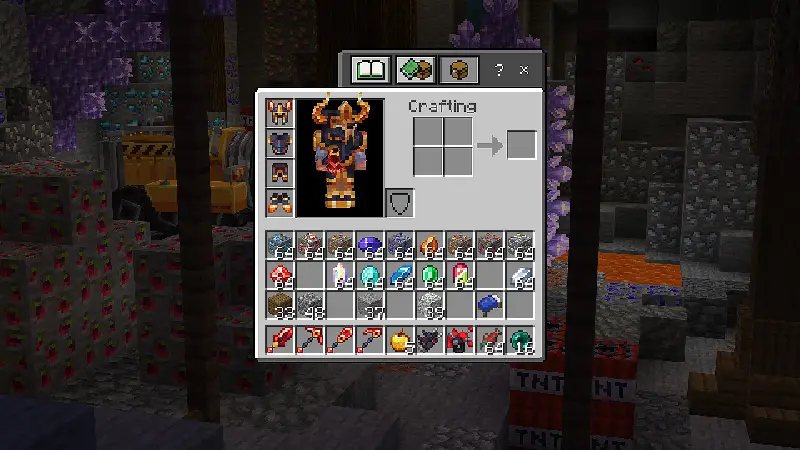Viewport: 800px width, 450px height.
Task: Open the recipe book tab
Action: click(x=370, y=70)
